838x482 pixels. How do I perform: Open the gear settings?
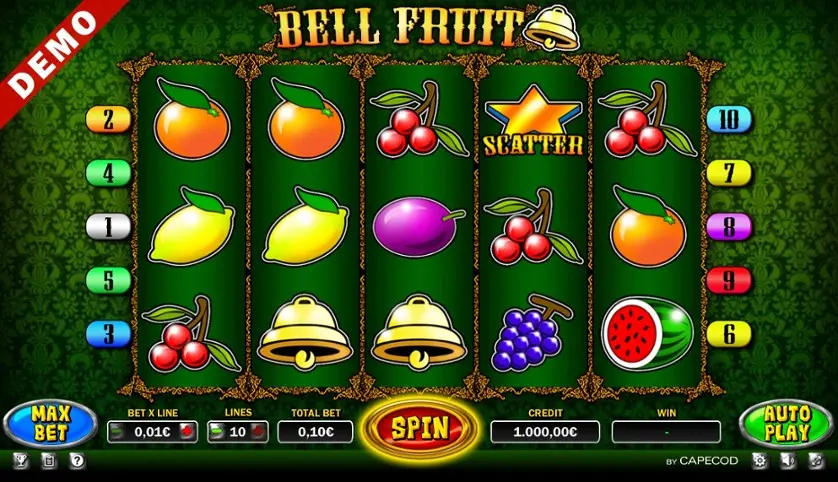click(758, 461)
